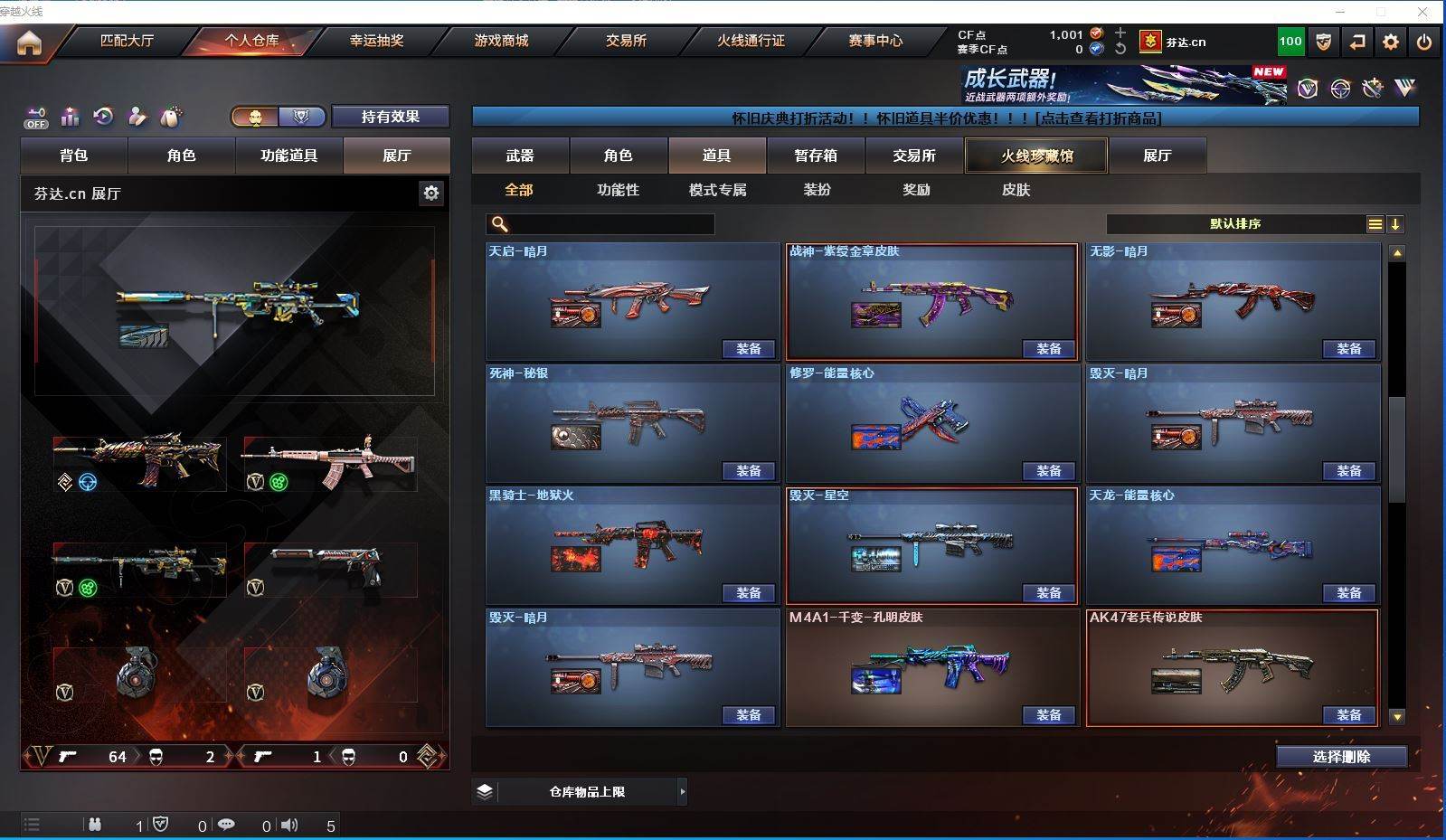Click the 选择删除 delete selection button
The image size is (1446, 840).
1341,757
